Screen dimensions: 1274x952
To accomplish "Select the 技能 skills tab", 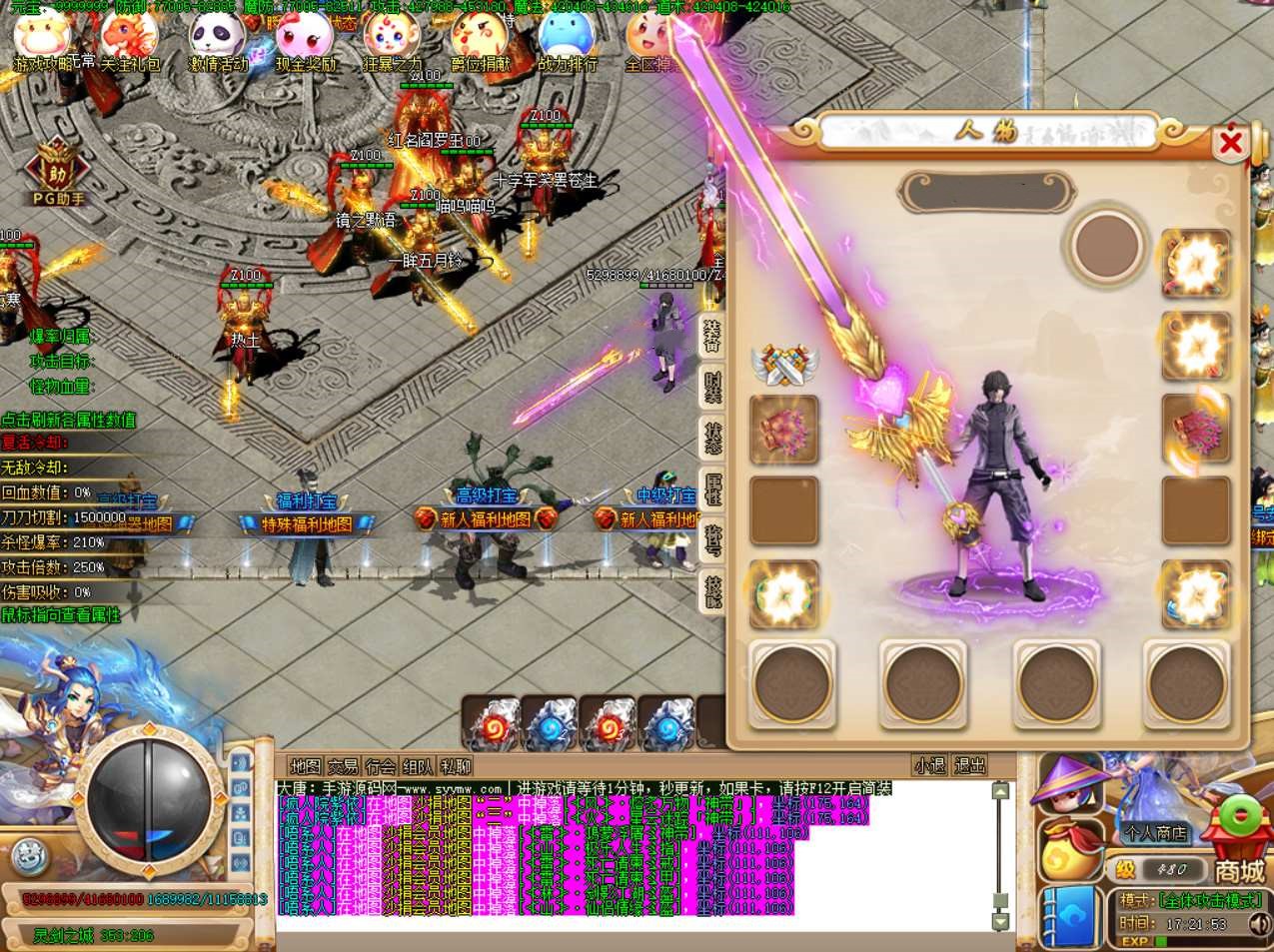I will (x=711, y=591).
